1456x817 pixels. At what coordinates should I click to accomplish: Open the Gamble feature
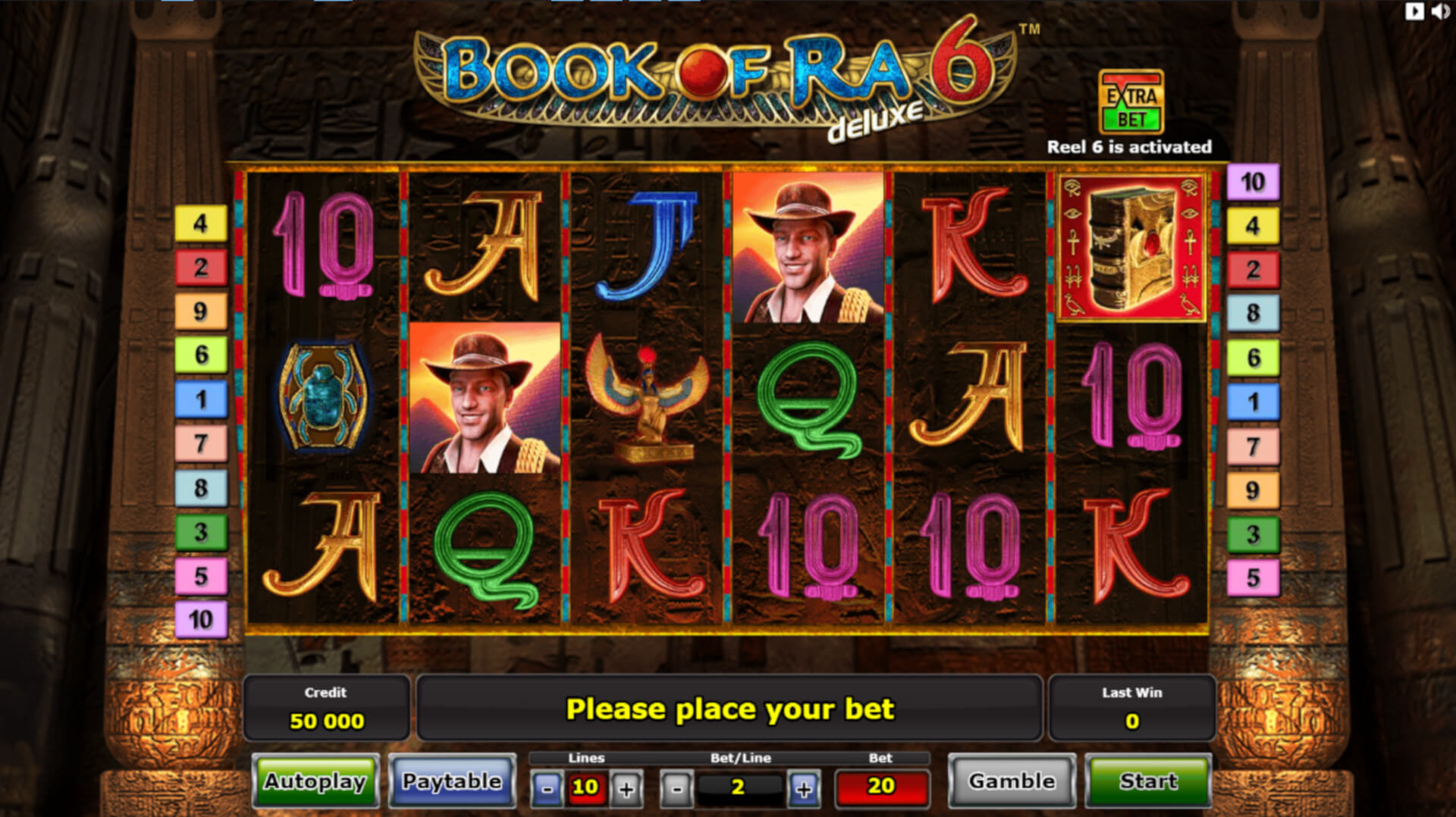point(1012,781)
